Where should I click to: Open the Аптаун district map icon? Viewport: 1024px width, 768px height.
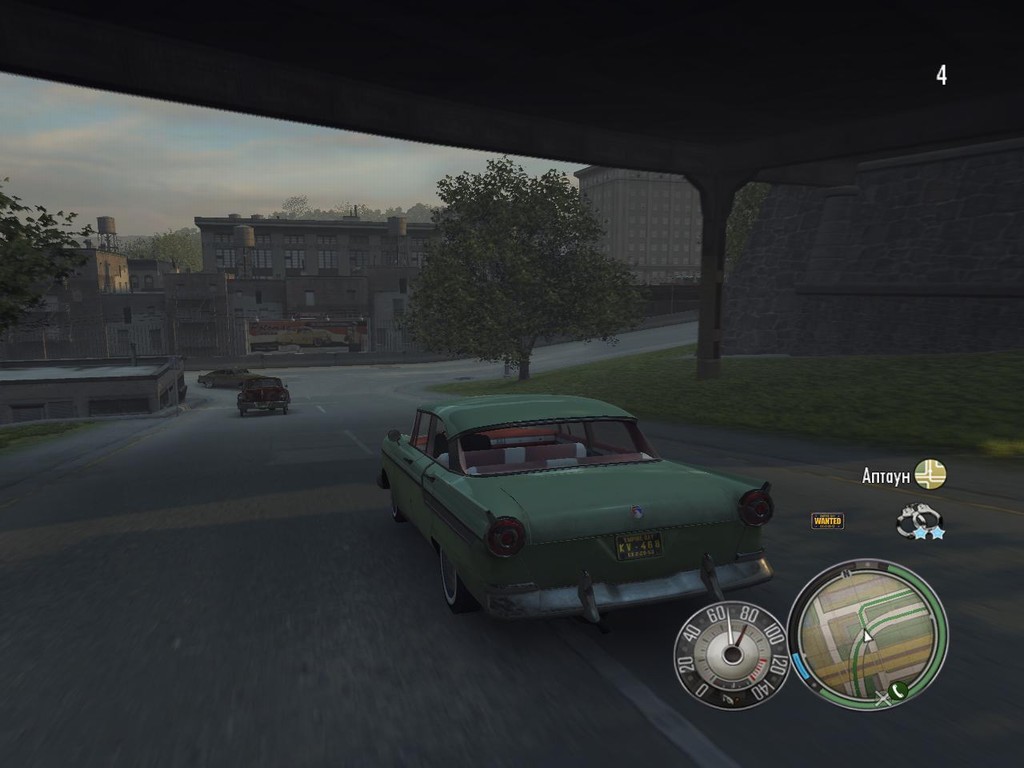pyautogui.click(x=930, y=474)
